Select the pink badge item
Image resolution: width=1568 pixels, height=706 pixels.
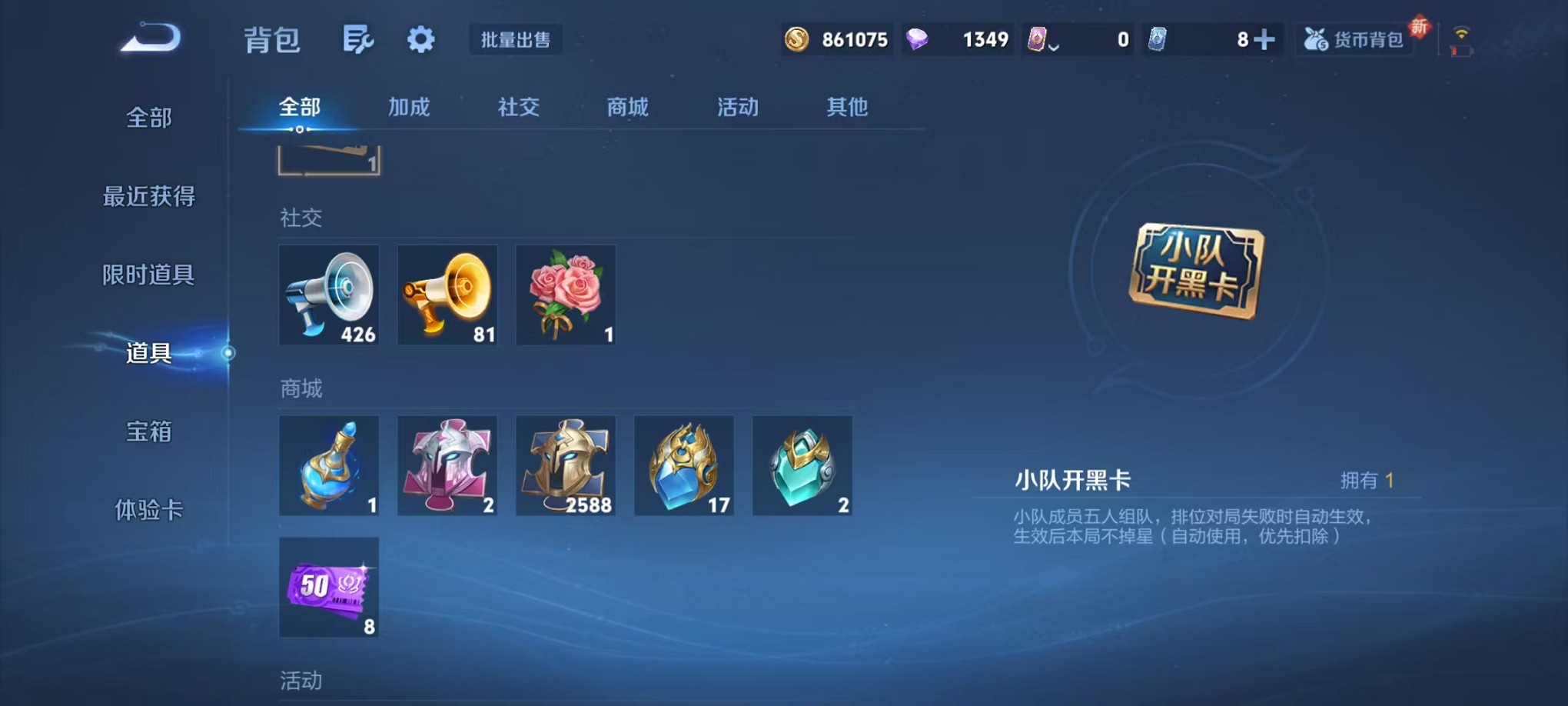click(x=447, y=465)
